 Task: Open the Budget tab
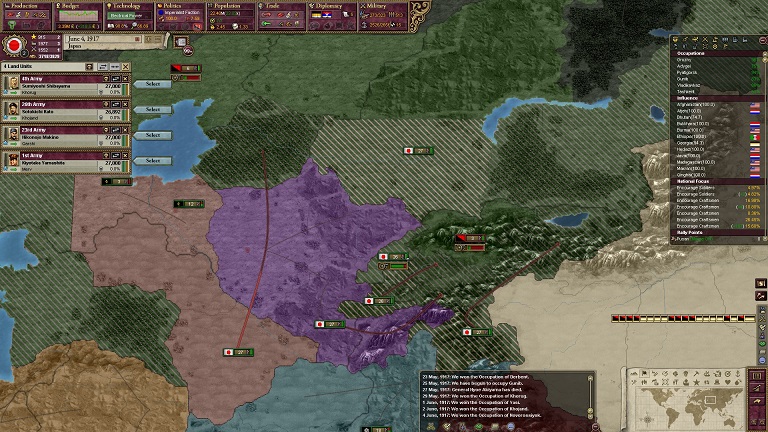click(x=75, y=6)
